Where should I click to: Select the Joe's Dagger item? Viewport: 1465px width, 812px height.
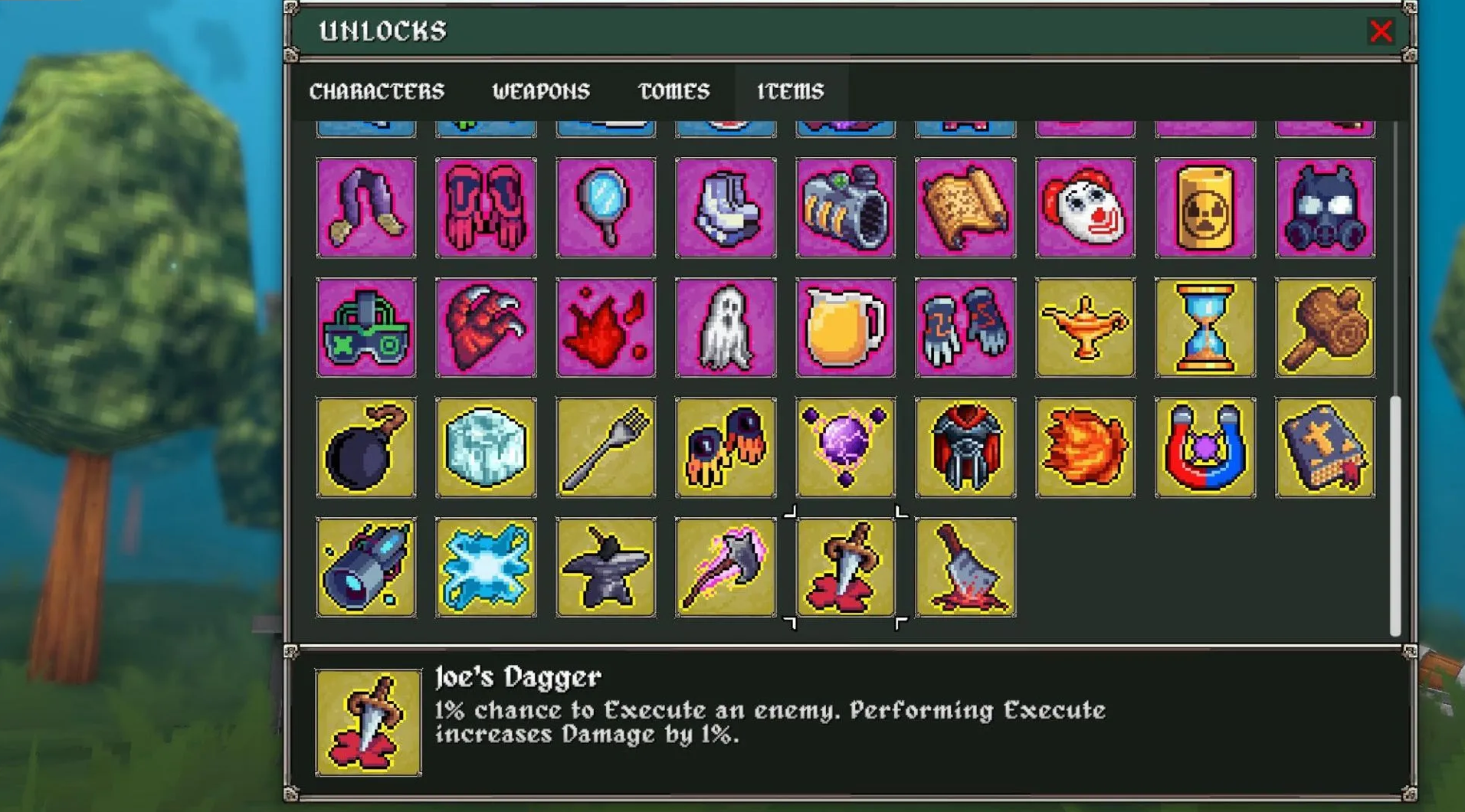[845, 567]
